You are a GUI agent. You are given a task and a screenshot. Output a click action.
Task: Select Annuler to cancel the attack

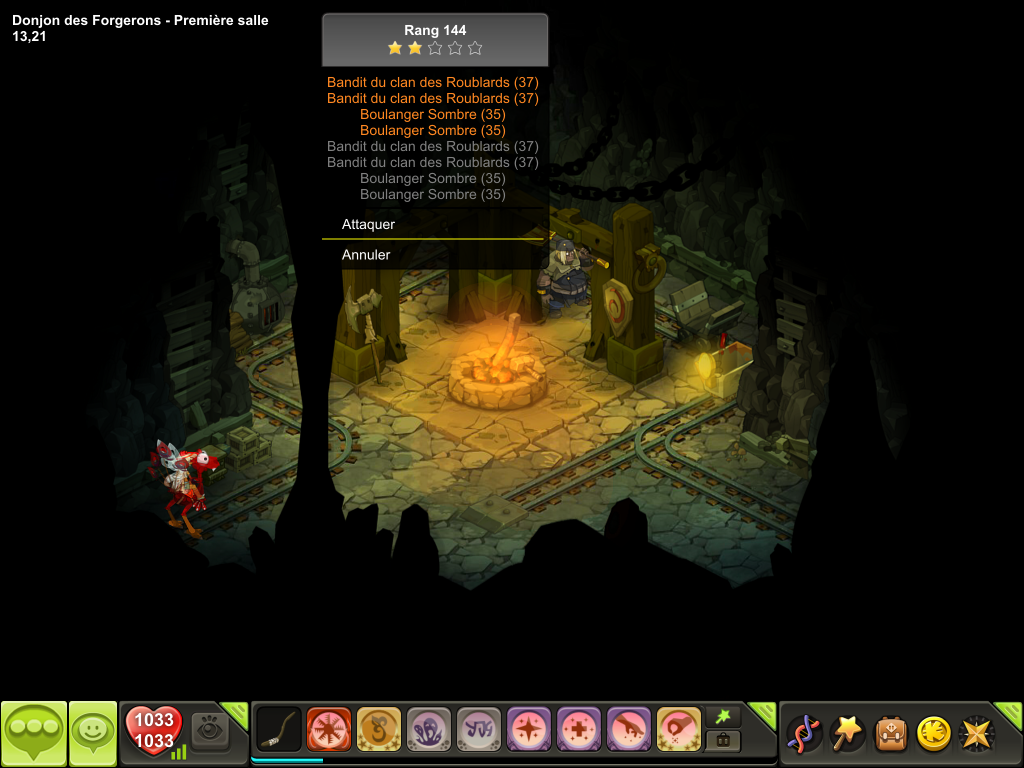click(x=366, y=255)
